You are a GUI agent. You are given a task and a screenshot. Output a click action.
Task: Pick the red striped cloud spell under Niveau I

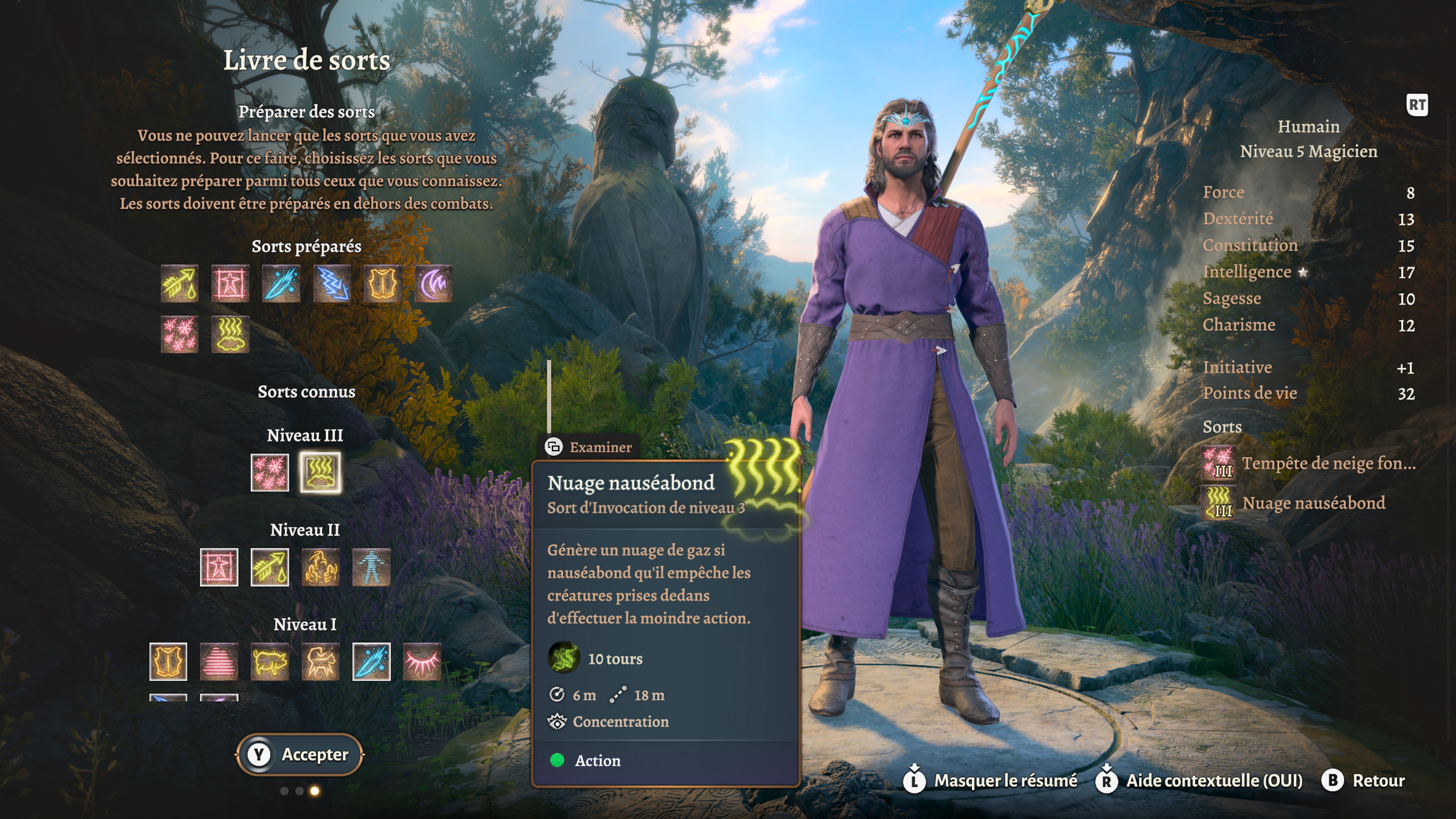click(219, 661)
